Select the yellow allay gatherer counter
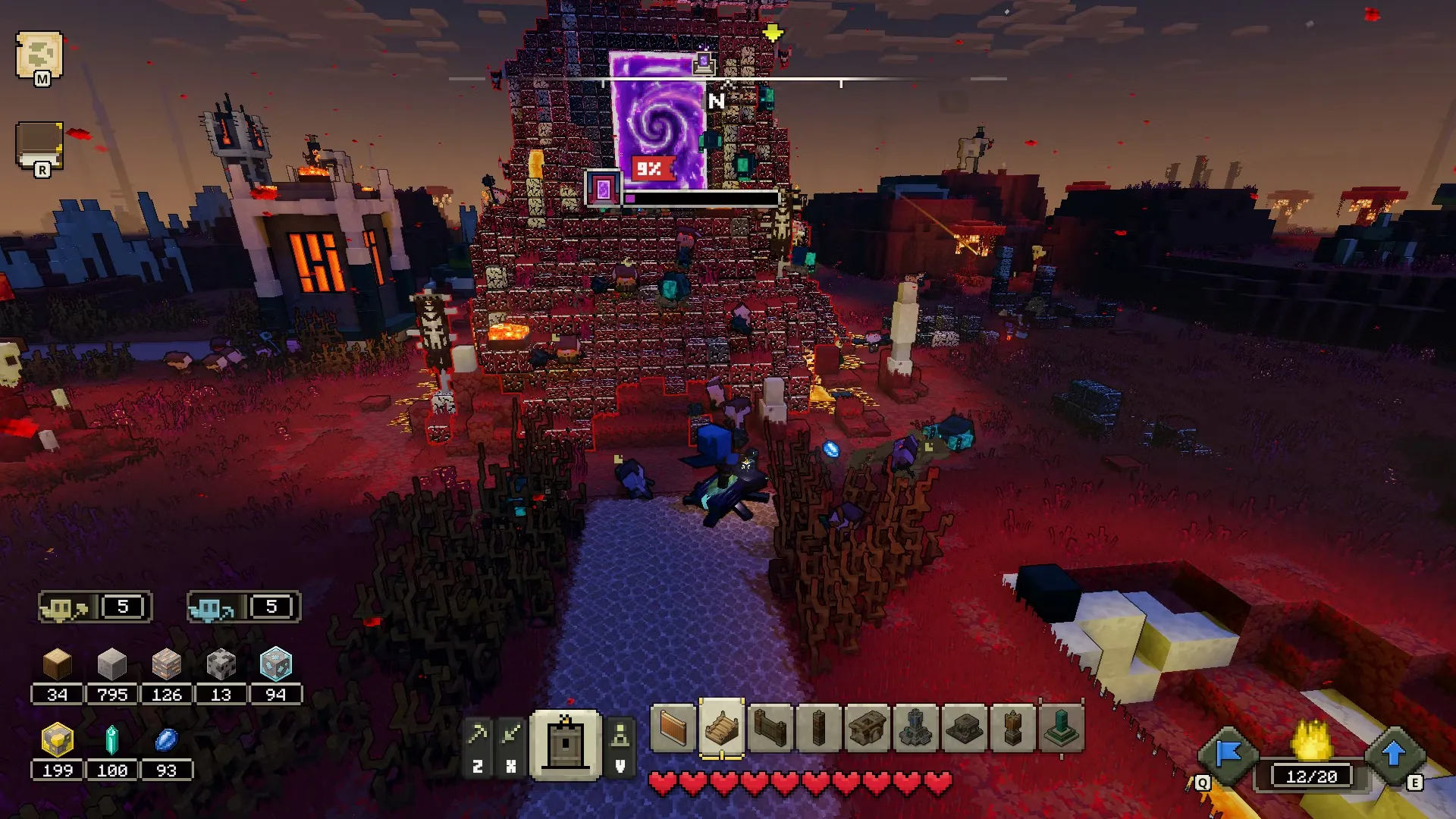The height and width of the screenshot is (819, 1456). coord(96,607)
